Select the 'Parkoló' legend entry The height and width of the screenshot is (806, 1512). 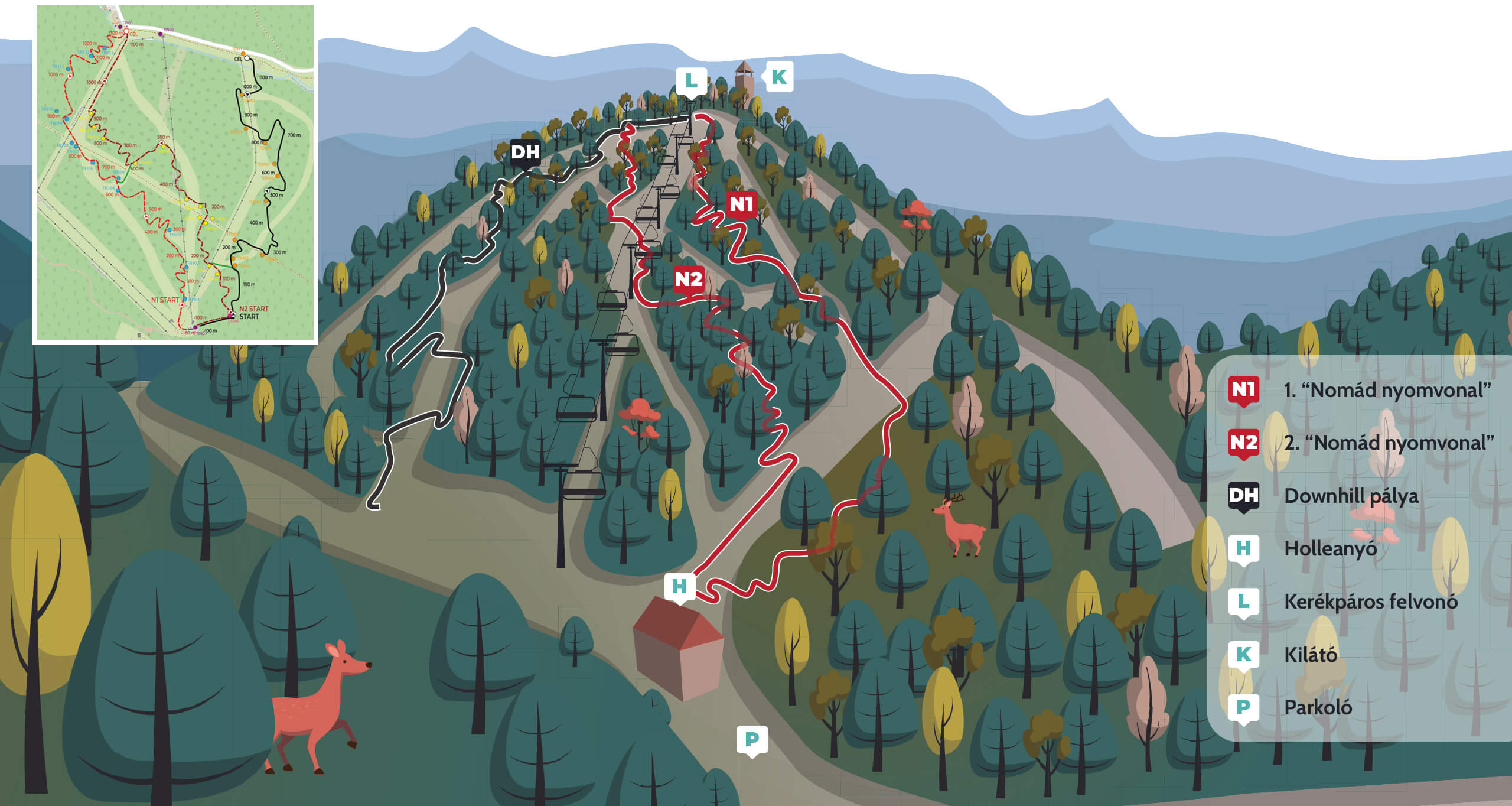click(x=1318, y=707)
